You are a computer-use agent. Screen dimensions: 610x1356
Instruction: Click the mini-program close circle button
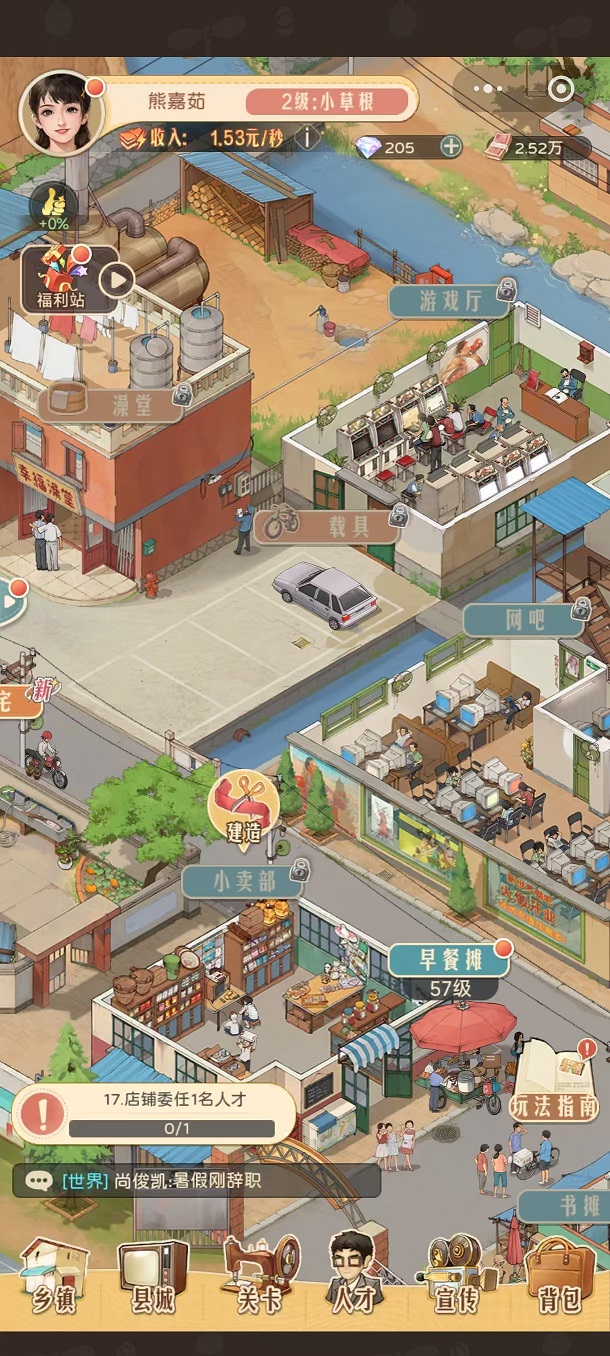(561, 89)
